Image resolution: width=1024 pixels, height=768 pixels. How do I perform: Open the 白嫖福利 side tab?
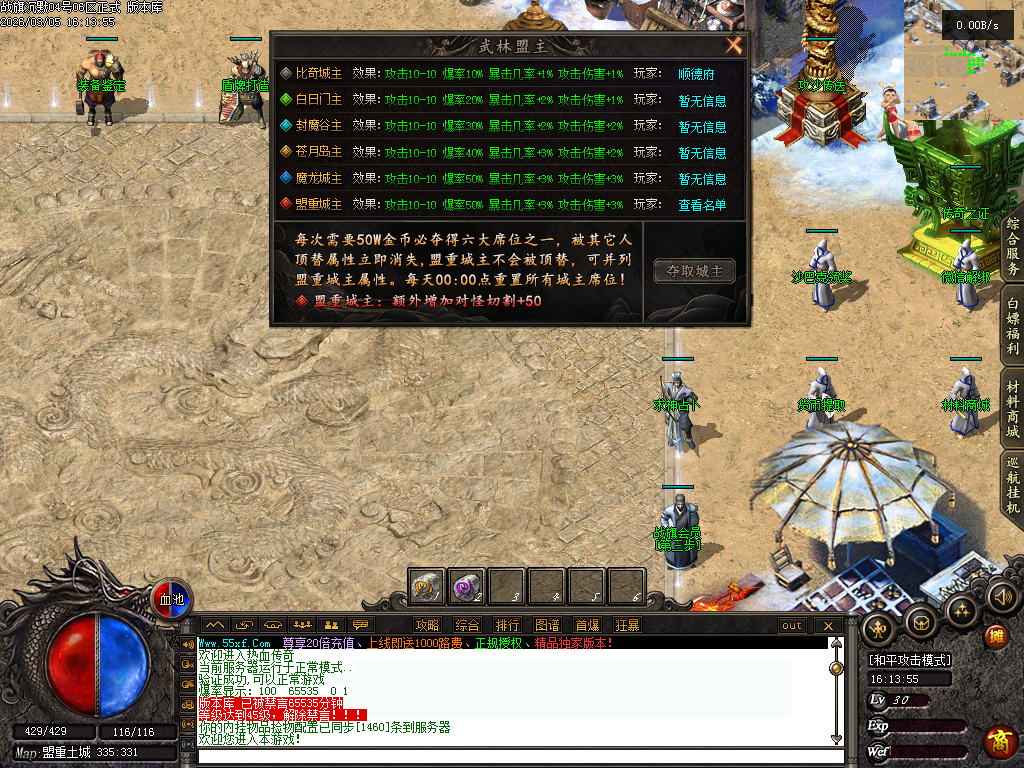pos(1013,326)
